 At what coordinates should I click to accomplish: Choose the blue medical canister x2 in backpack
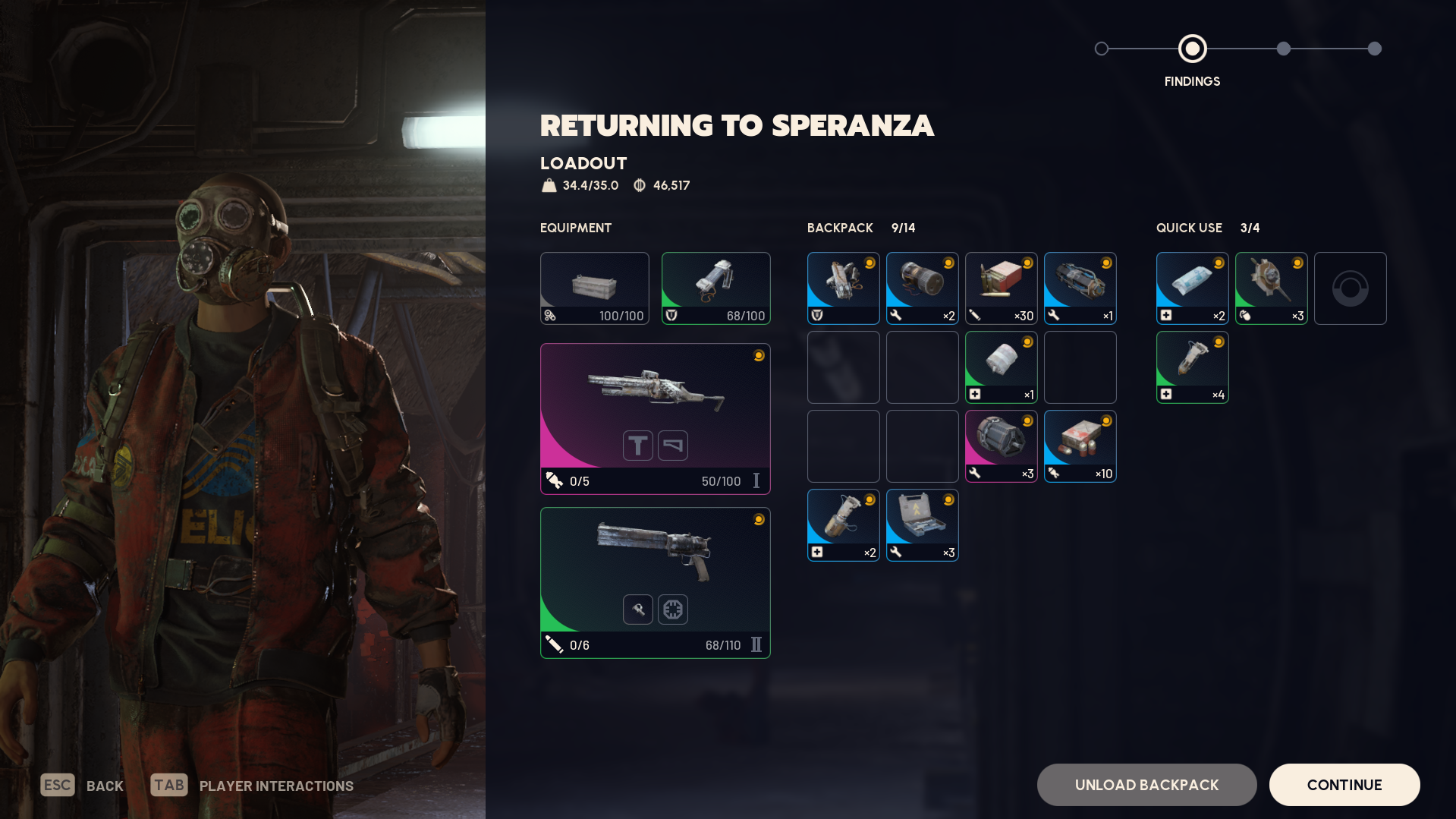click(x=843, y=524)
